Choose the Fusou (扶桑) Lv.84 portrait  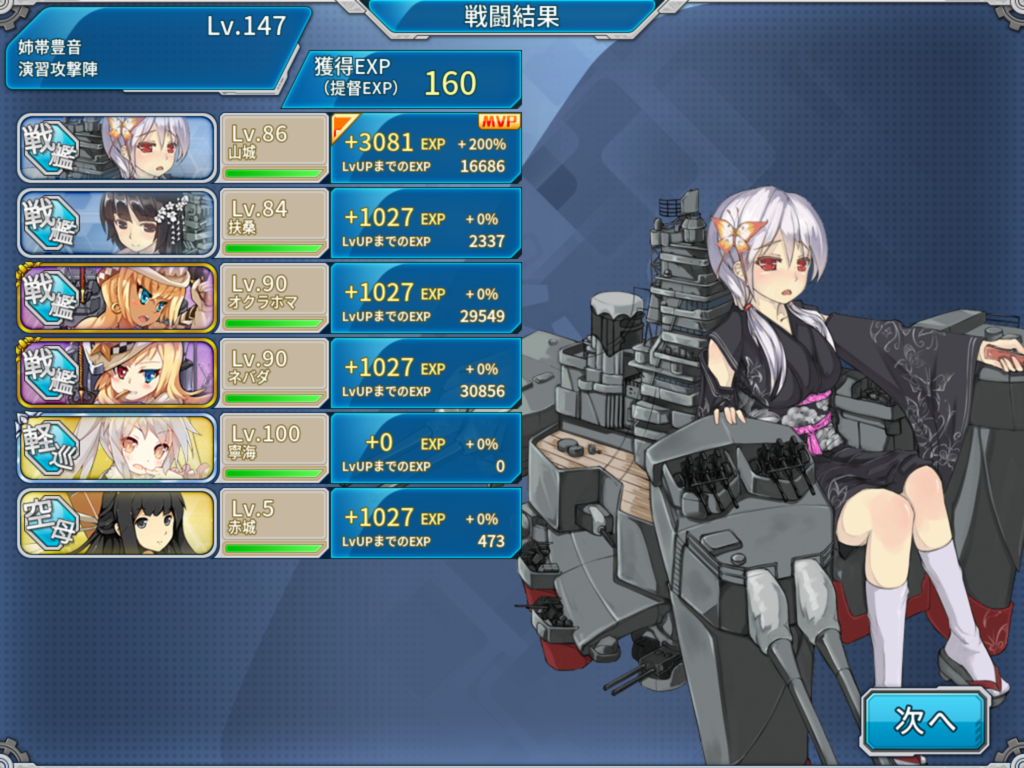pos(118,222)
